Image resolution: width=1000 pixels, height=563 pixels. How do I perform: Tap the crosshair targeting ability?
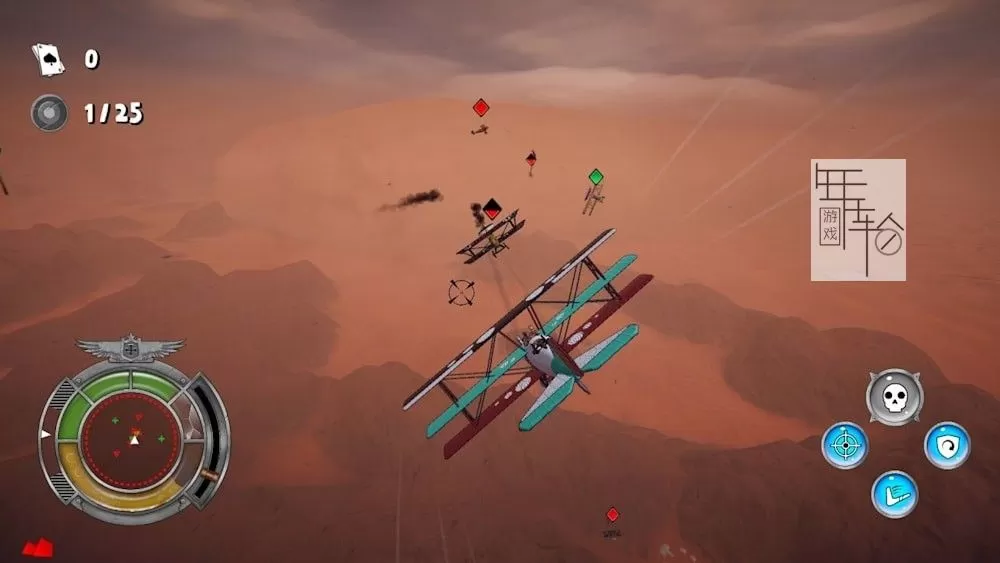(845, 445)
